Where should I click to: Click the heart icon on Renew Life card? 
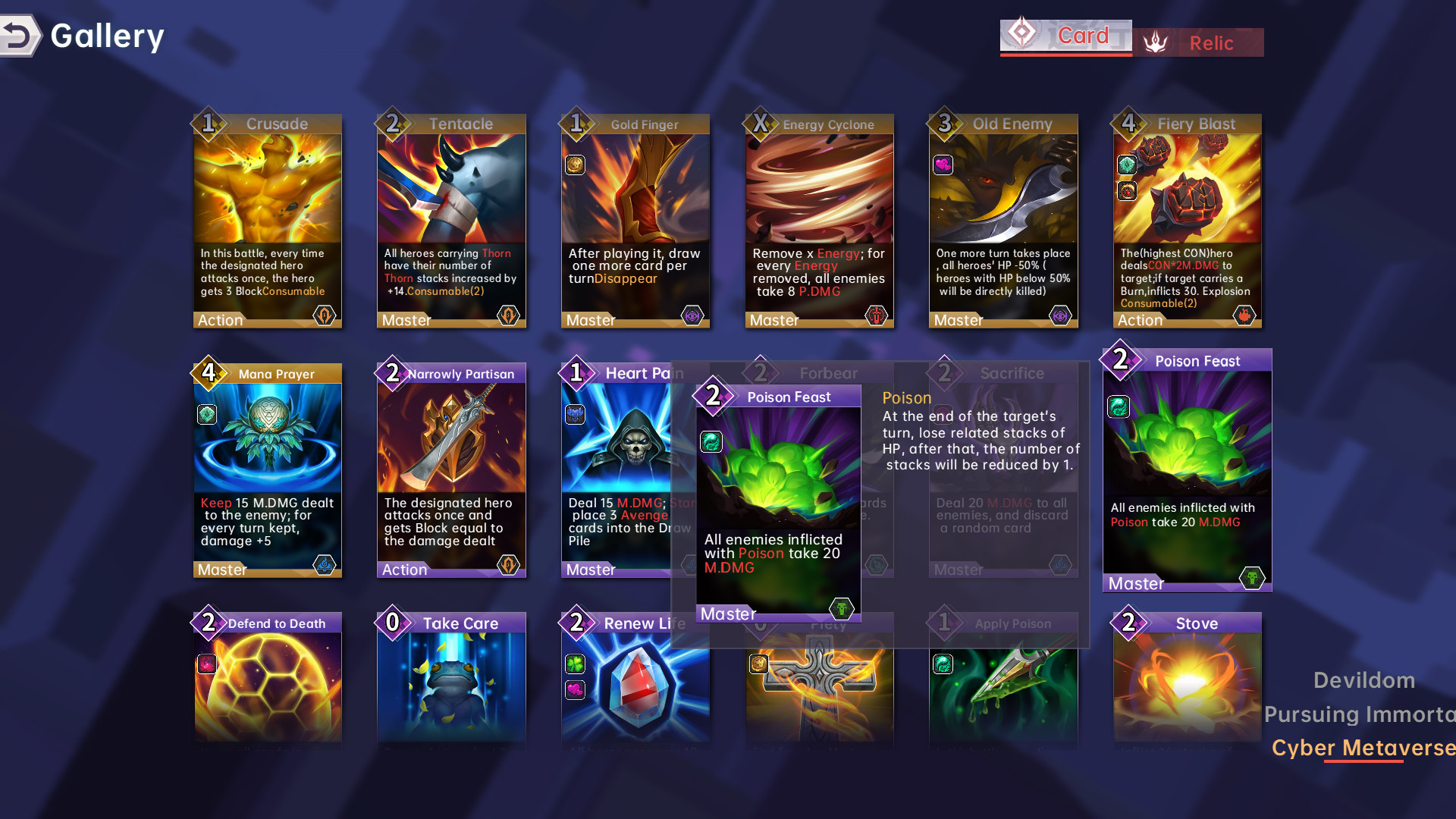(575, 691)
